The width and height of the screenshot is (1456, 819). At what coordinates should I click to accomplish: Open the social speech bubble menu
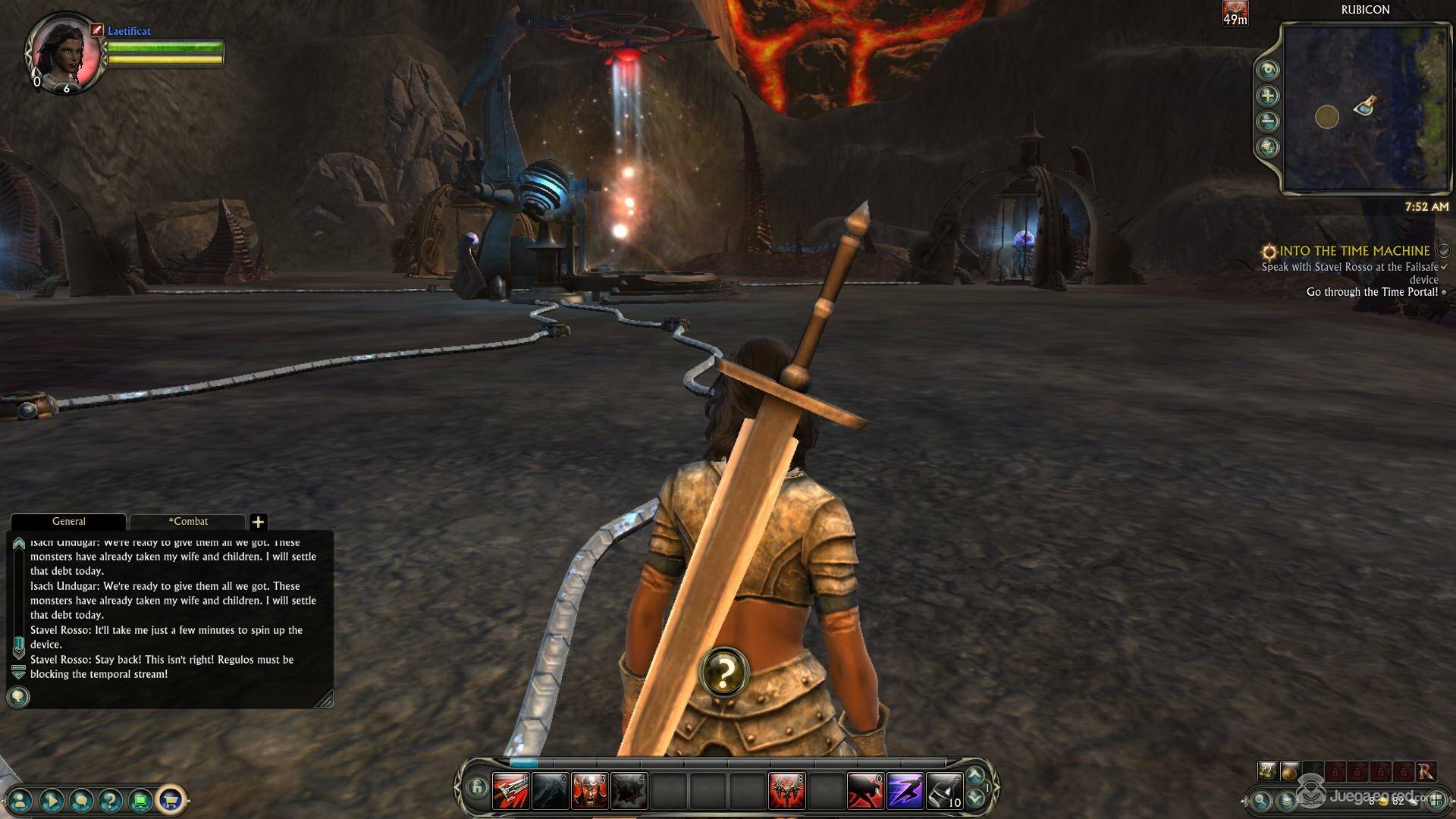coord(81,799)
